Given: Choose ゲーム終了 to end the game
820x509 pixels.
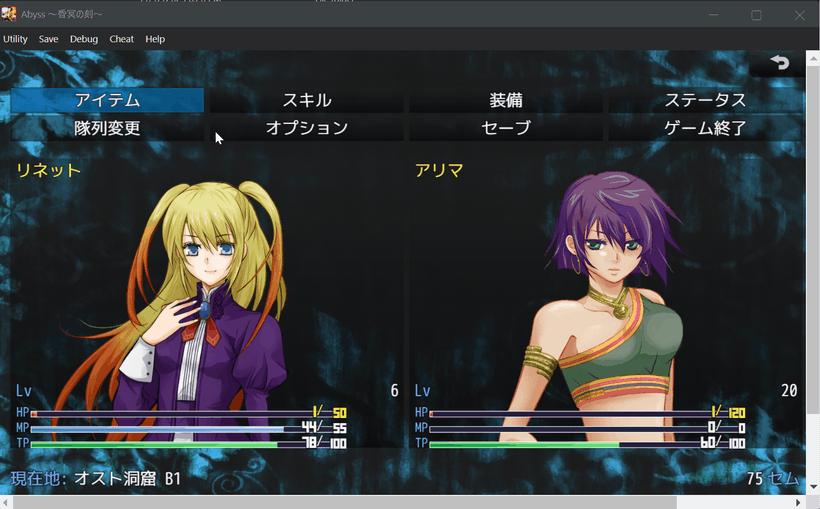Looking at the screenshot, I should tap(705, 128).
